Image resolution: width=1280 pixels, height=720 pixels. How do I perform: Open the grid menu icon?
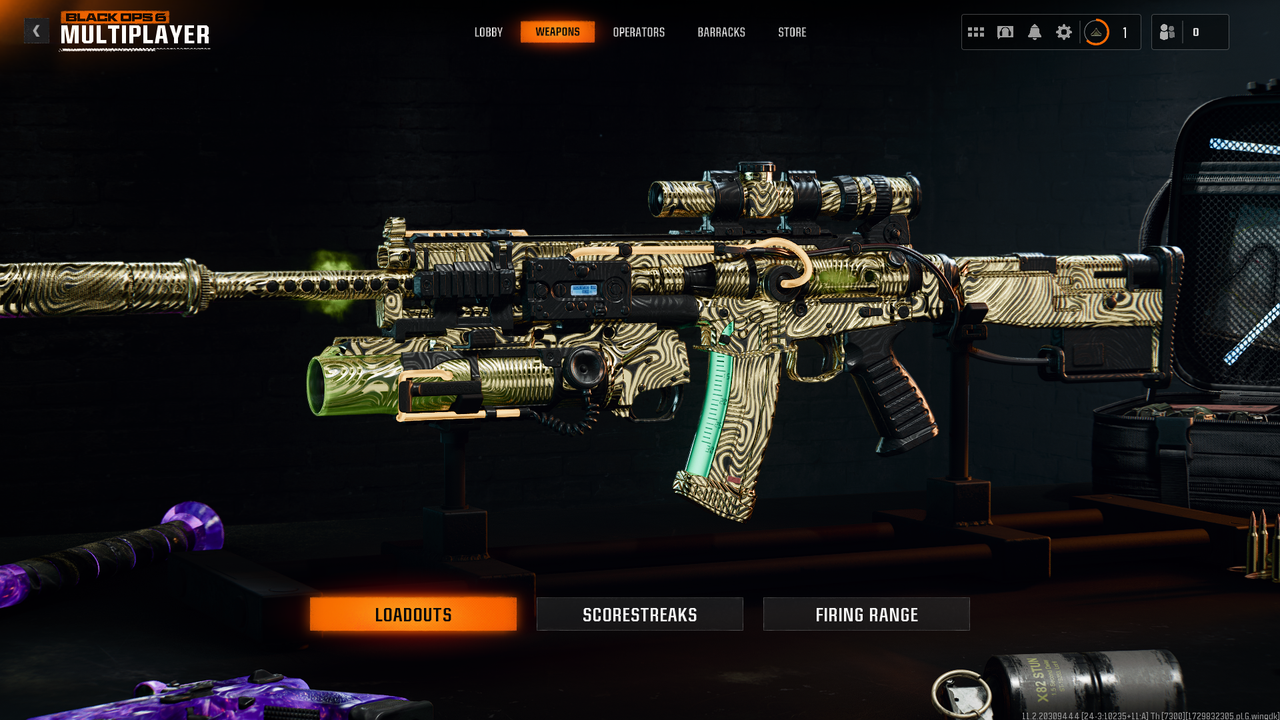pyautogui.click(x=976, y=32)
